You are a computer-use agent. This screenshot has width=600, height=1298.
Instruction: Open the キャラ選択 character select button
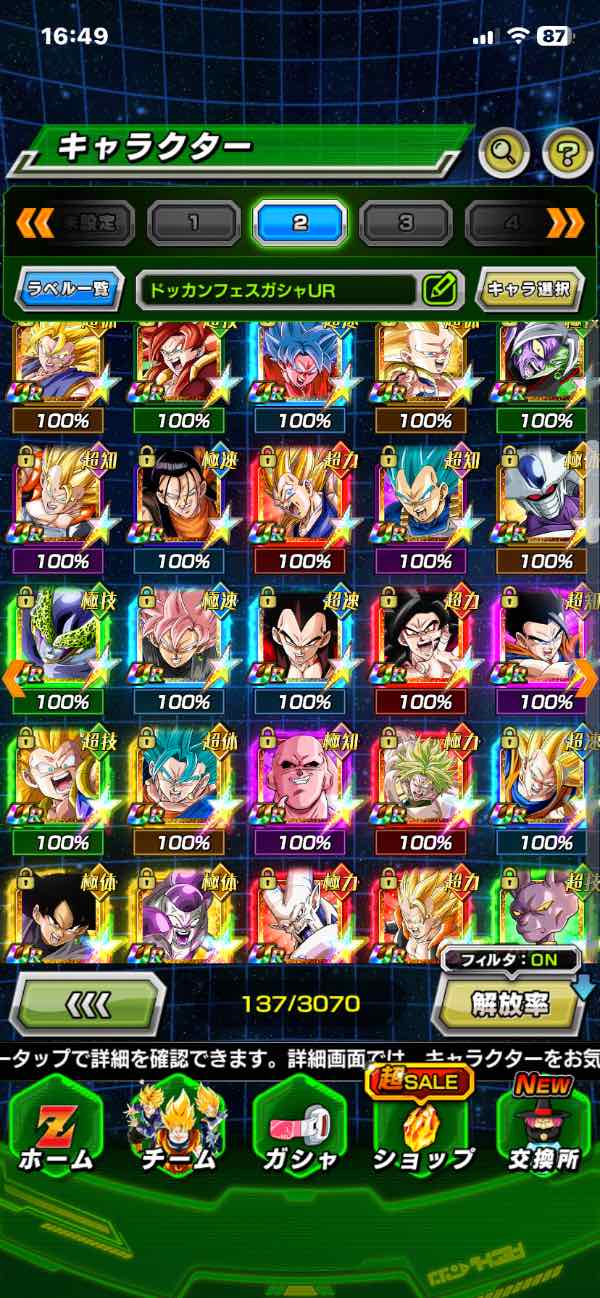[x=528, y=290]
